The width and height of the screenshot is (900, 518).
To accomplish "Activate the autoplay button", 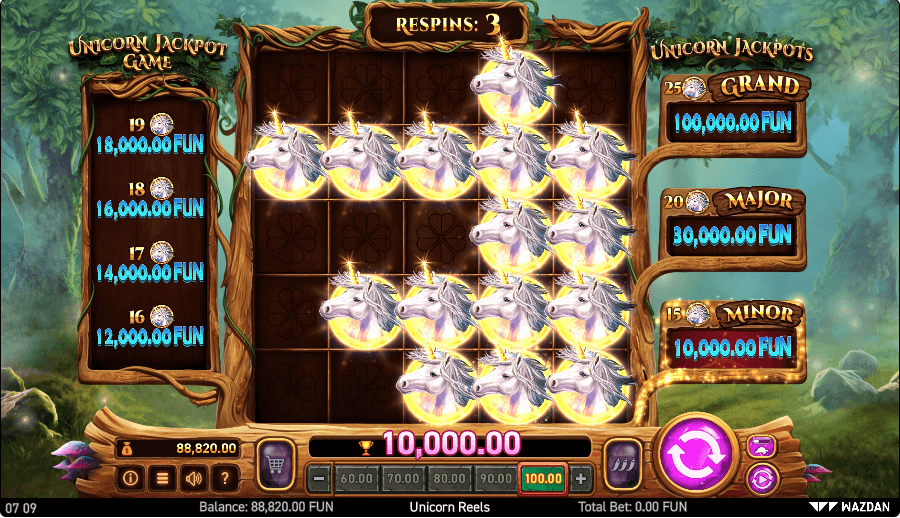I will click(762, 476).
